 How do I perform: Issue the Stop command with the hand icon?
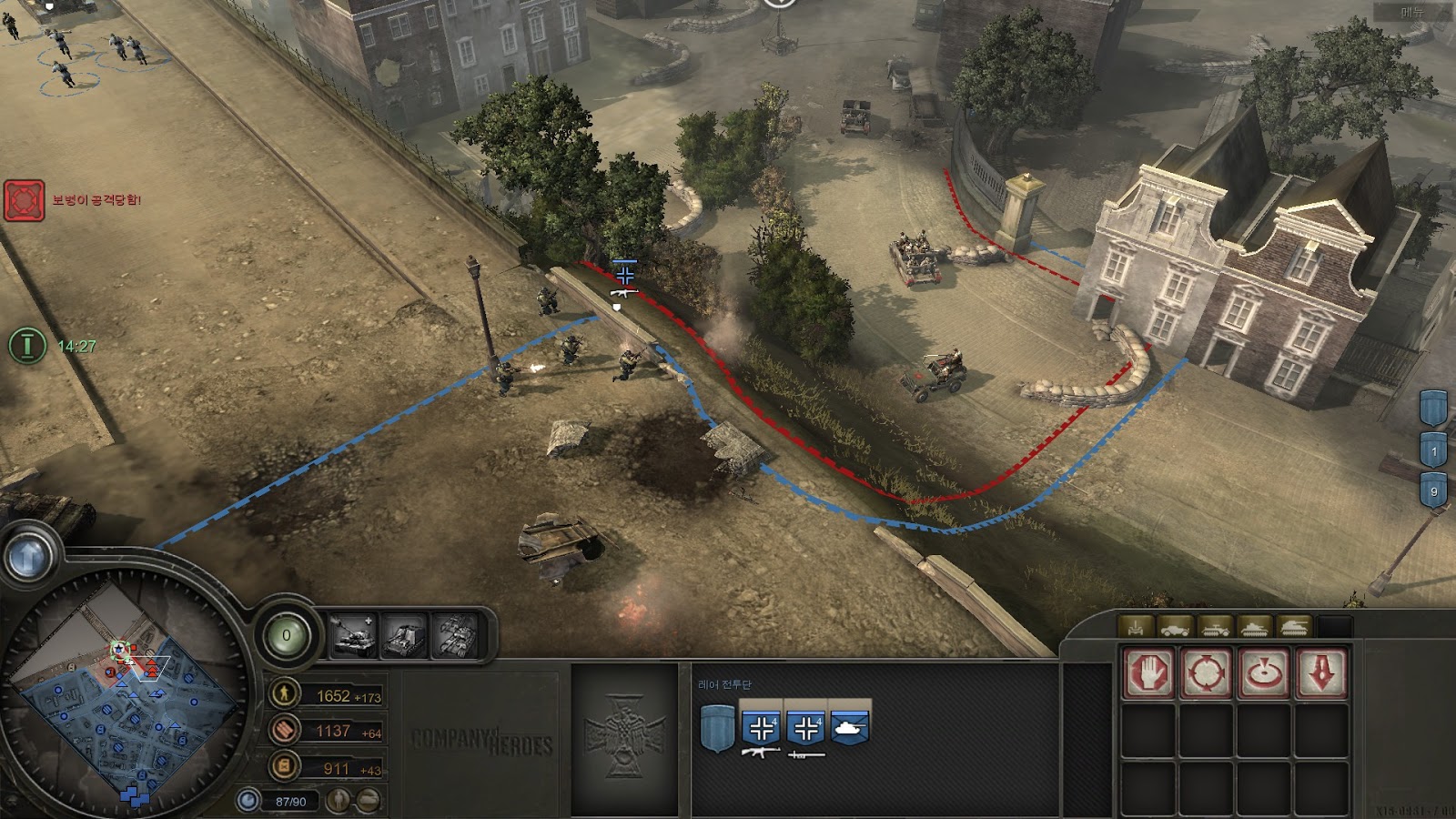[1148, 673]
